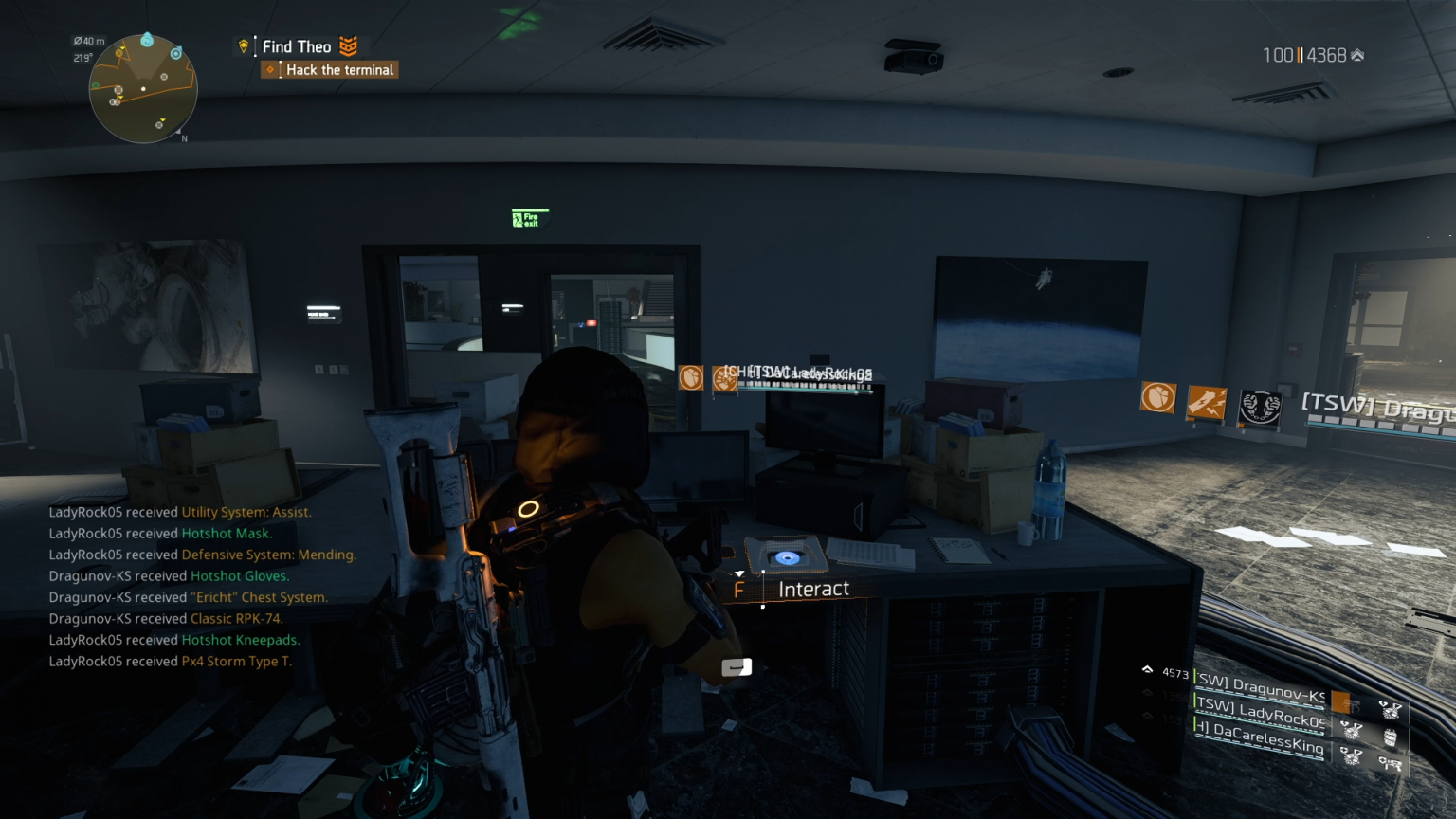
Task: Click the "Ericht" Chest System loot entry
Action: (260, 597)
